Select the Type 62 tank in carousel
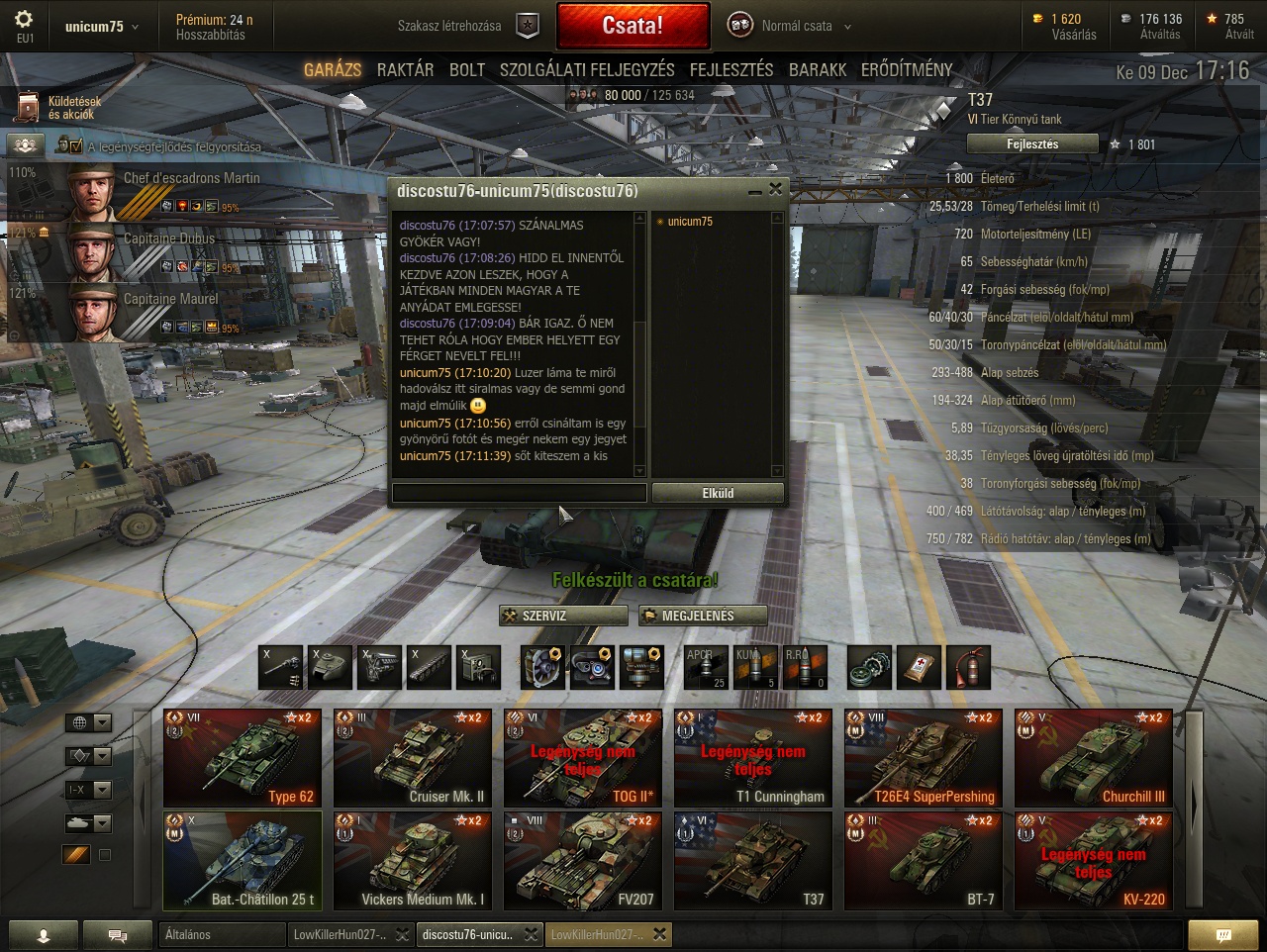 click(x=243, y=758)
